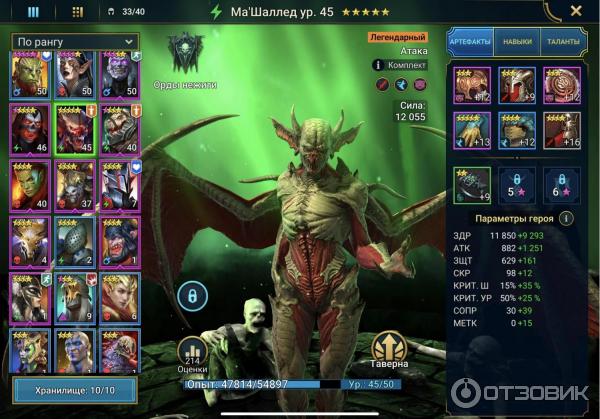This screenshot has width=600, height=419.
Task: Switch to the grid view icon
Action: [78, 13]
